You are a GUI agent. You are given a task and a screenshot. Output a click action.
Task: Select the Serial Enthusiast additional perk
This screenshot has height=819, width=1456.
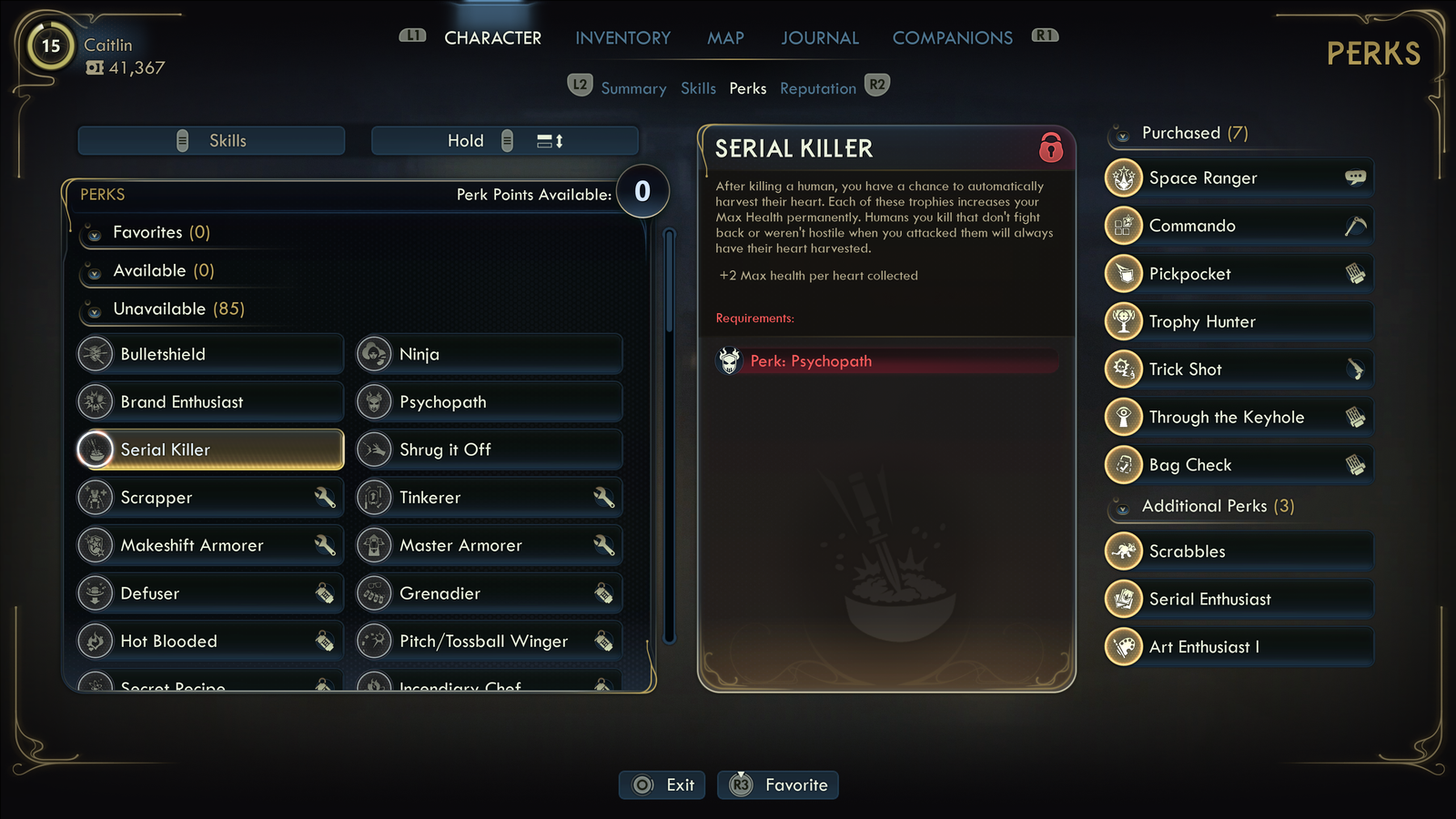pos(1239,599)
